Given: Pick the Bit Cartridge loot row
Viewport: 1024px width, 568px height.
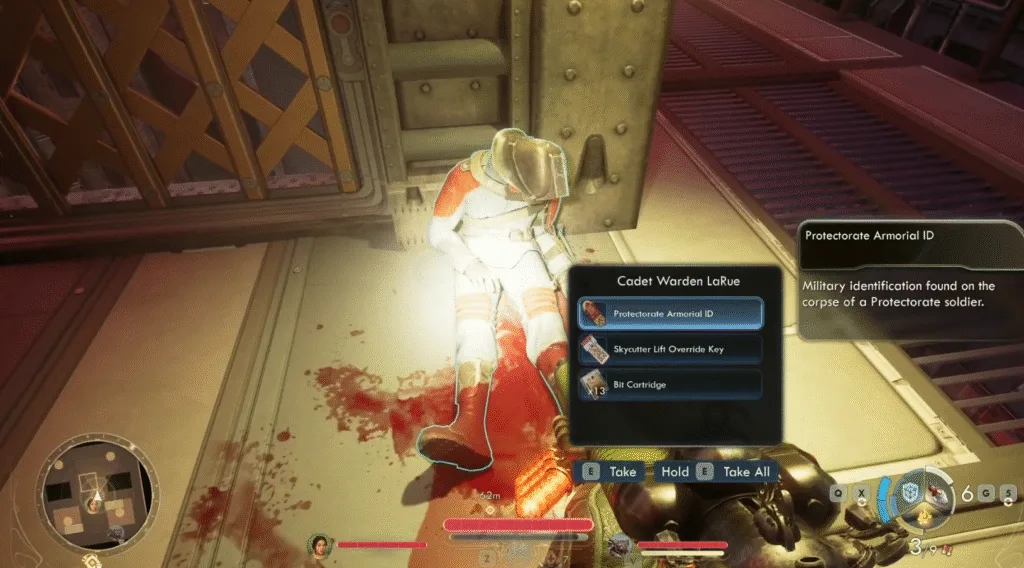Looking at the screenshot, I should tap(671, 384).
